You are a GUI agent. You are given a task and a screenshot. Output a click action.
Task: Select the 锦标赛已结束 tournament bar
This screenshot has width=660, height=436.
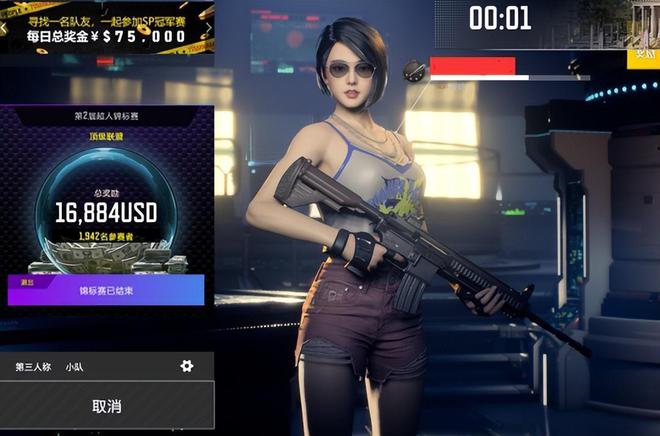pyautogui.click(x=106, y=290)
